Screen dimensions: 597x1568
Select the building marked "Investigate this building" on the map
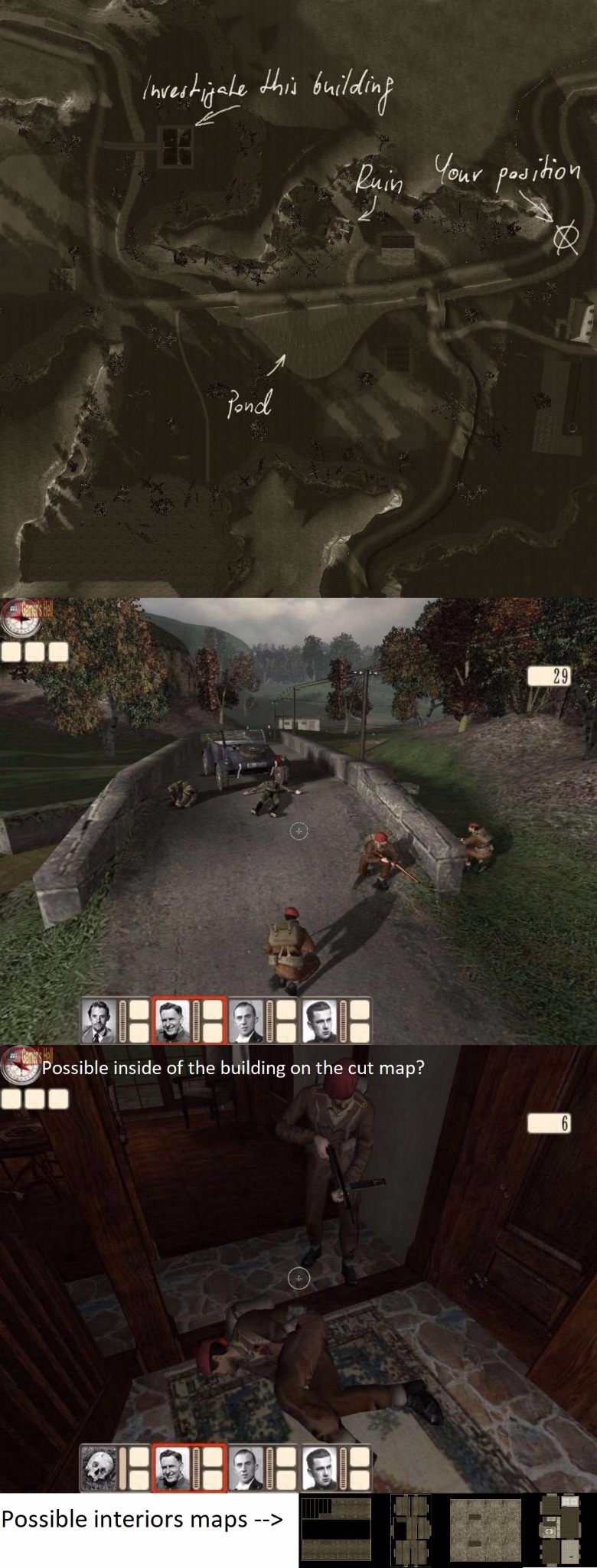coord(175,145)
